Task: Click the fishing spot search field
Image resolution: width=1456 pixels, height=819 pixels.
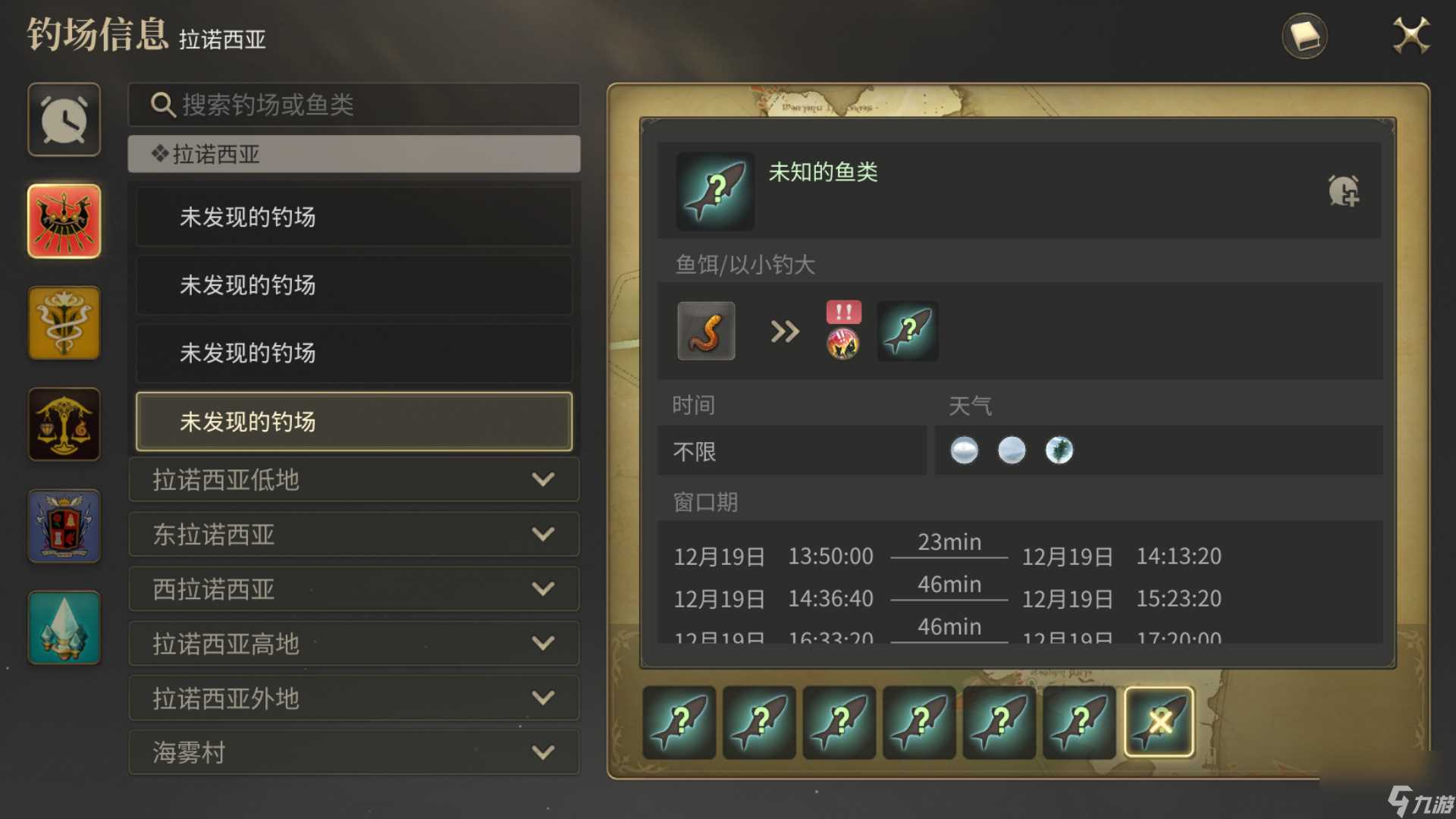Action: click(353, 105)
